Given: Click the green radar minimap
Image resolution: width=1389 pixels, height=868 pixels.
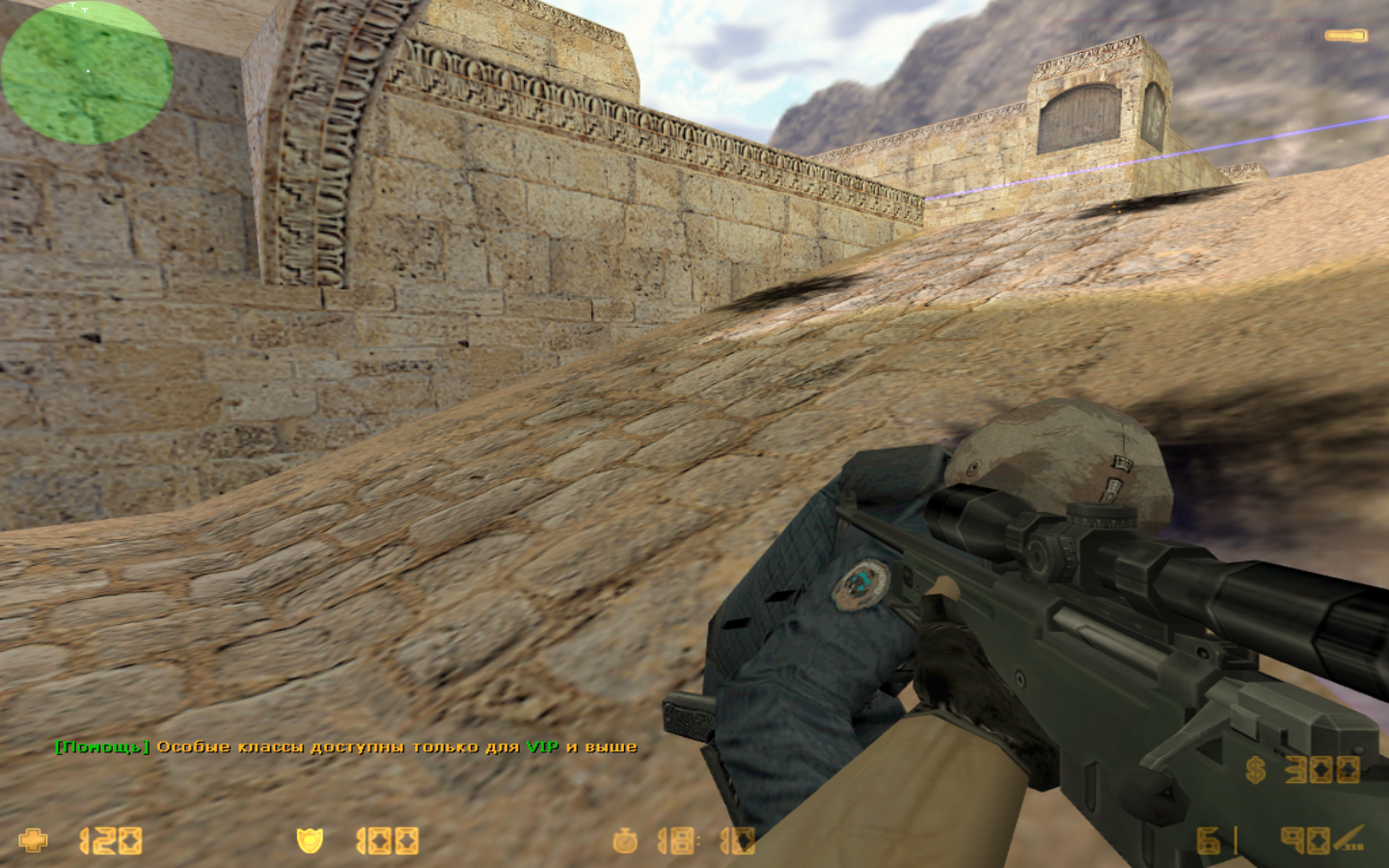Looking at the screenshot, I should tap(87, 72).
